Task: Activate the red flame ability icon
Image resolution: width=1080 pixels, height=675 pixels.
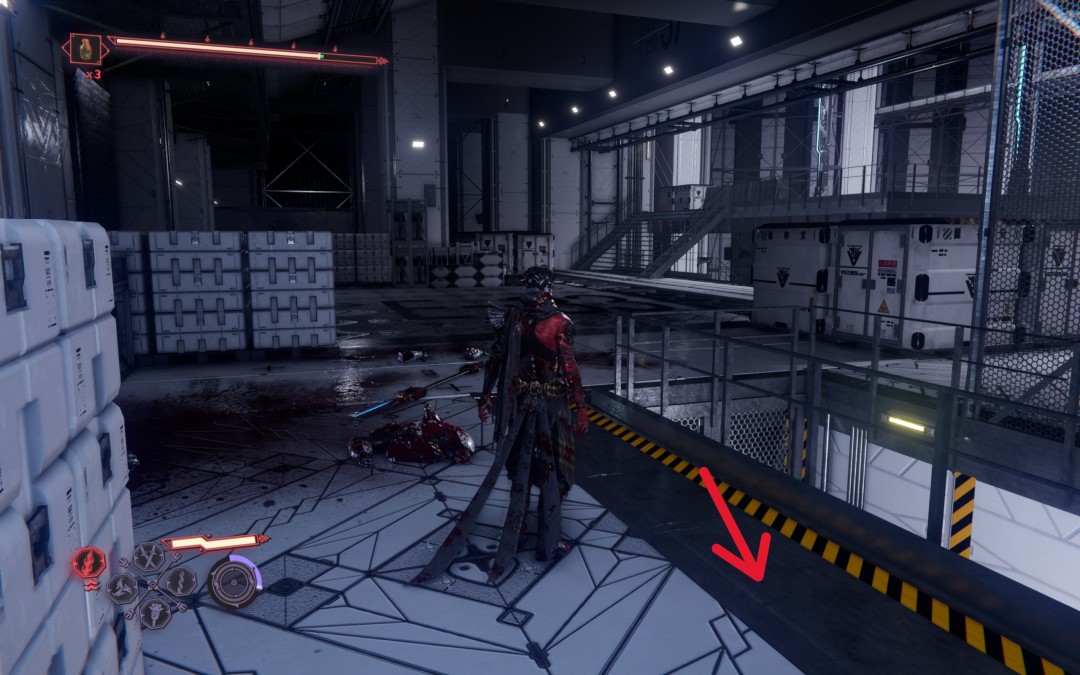Action: 88,562
